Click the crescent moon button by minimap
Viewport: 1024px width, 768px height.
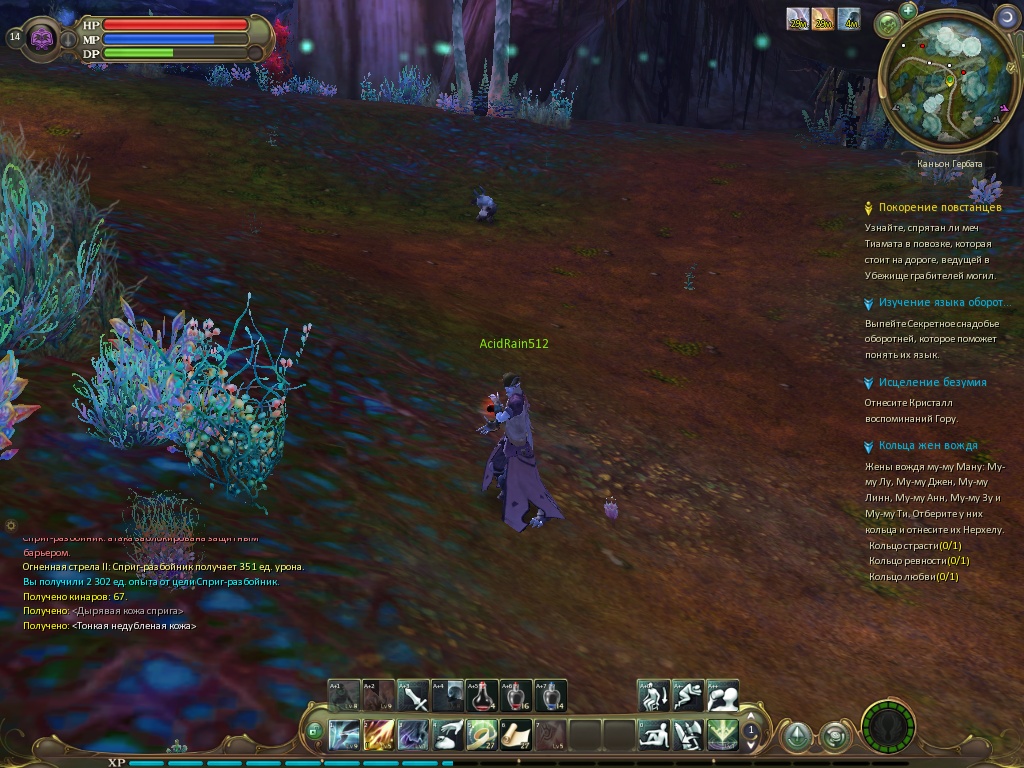point(1005,17)
